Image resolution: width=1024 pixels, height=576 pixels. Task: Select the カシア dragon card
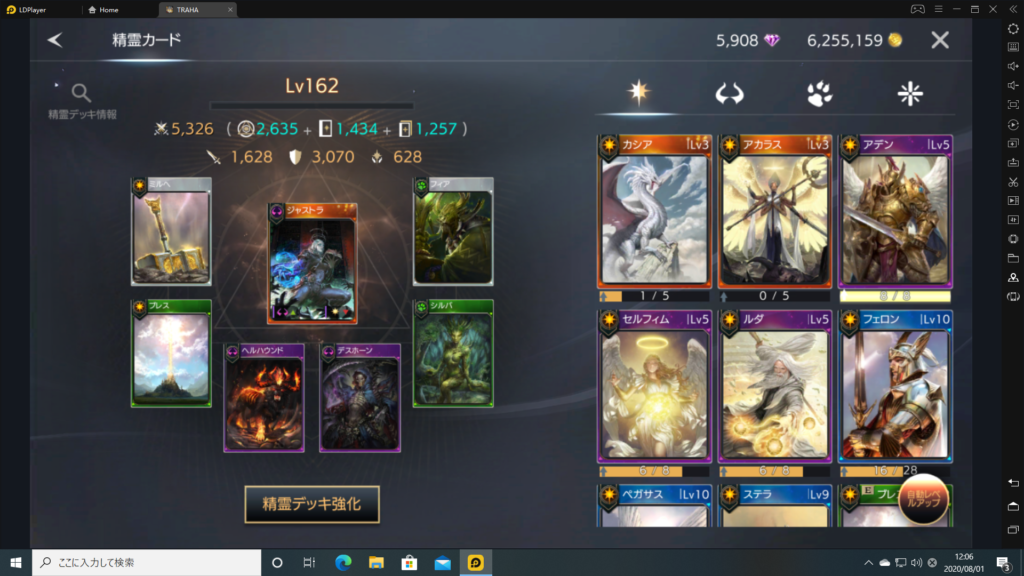654,217
